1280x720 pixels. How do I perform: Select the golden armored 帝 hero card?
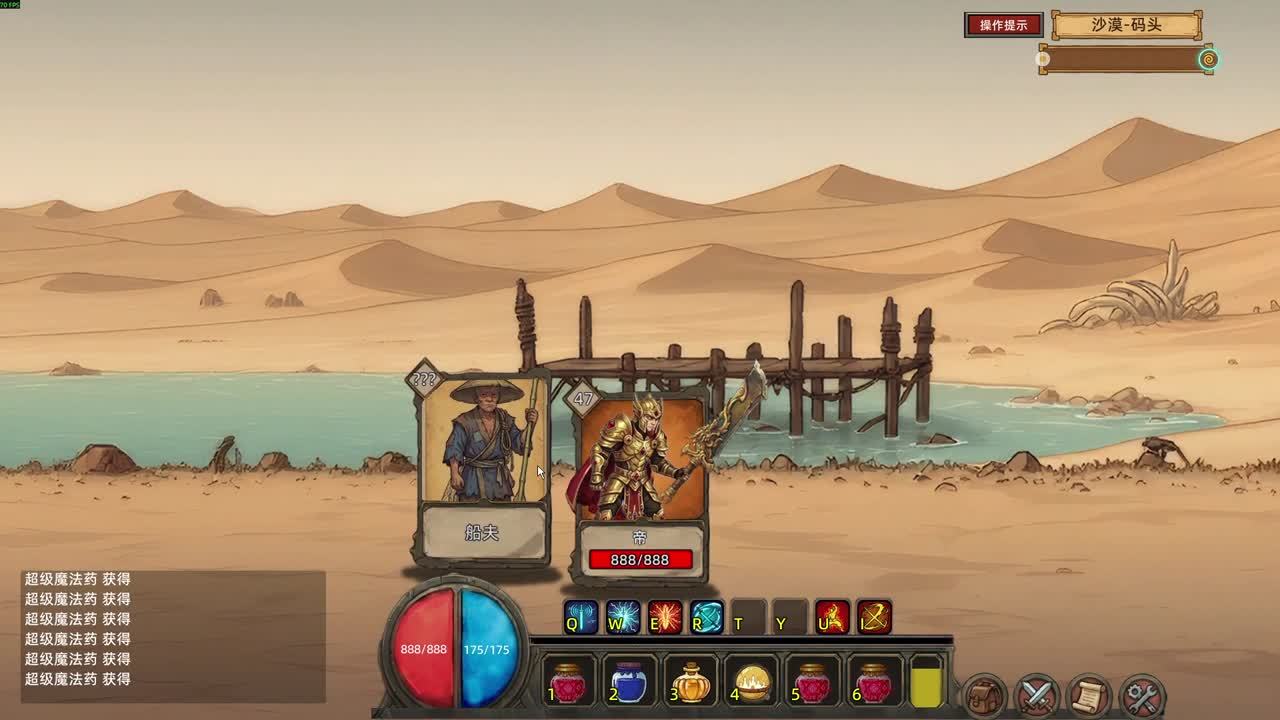click(640, 480)
